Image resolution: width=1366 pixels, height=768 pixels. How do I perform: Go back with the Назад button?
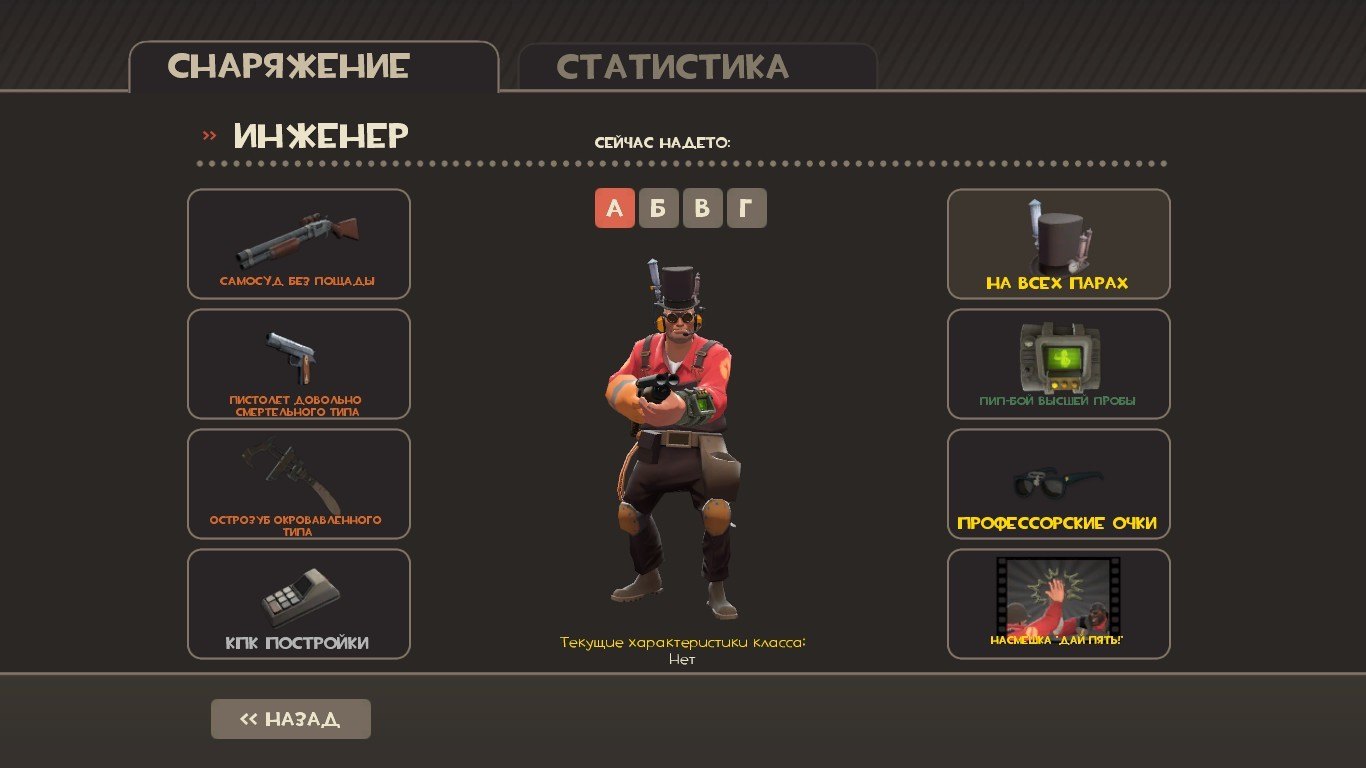coord(290,719)
